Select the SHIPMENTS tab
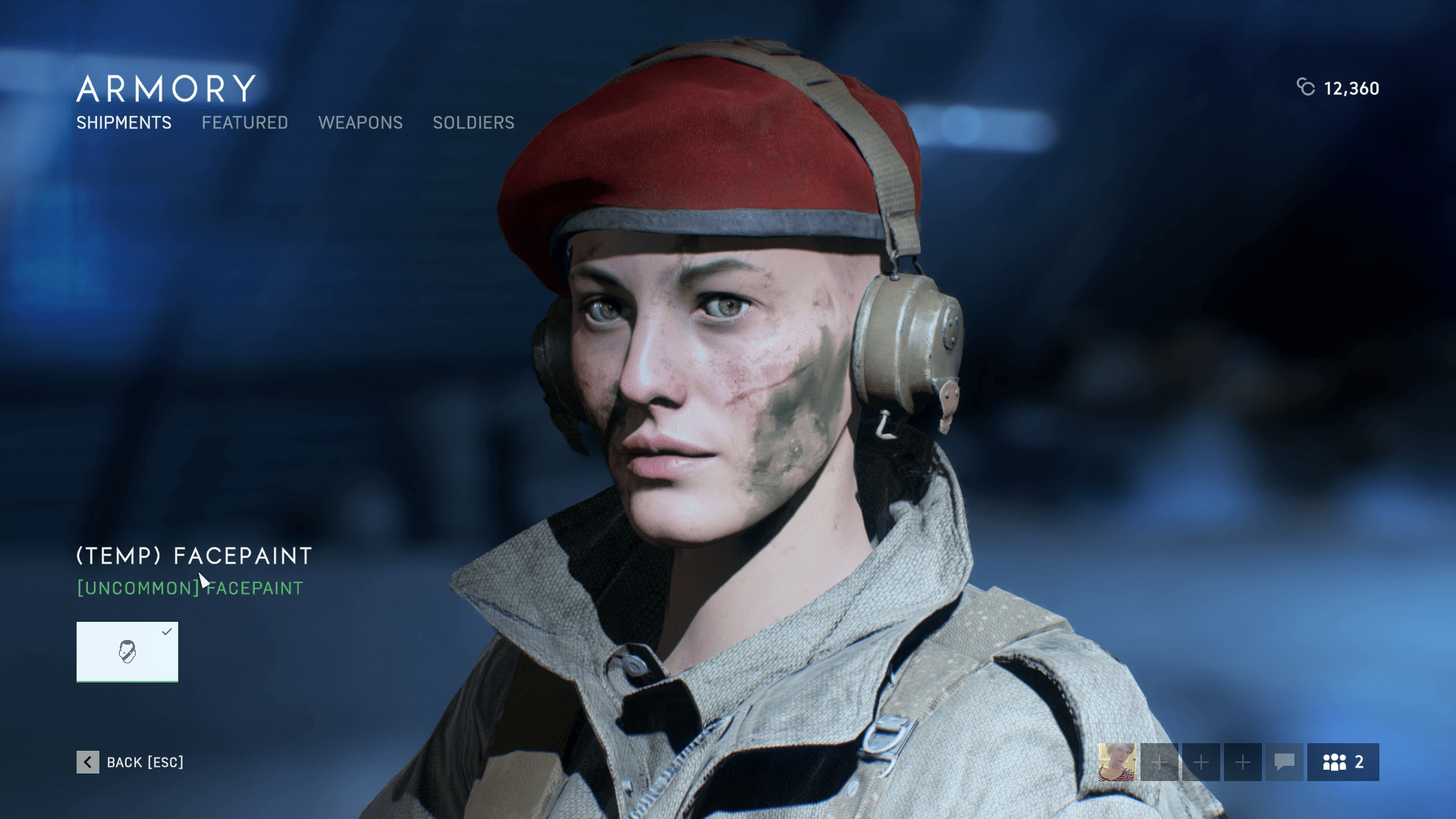Screen dimensions: 1456x819 coord(123,123)
